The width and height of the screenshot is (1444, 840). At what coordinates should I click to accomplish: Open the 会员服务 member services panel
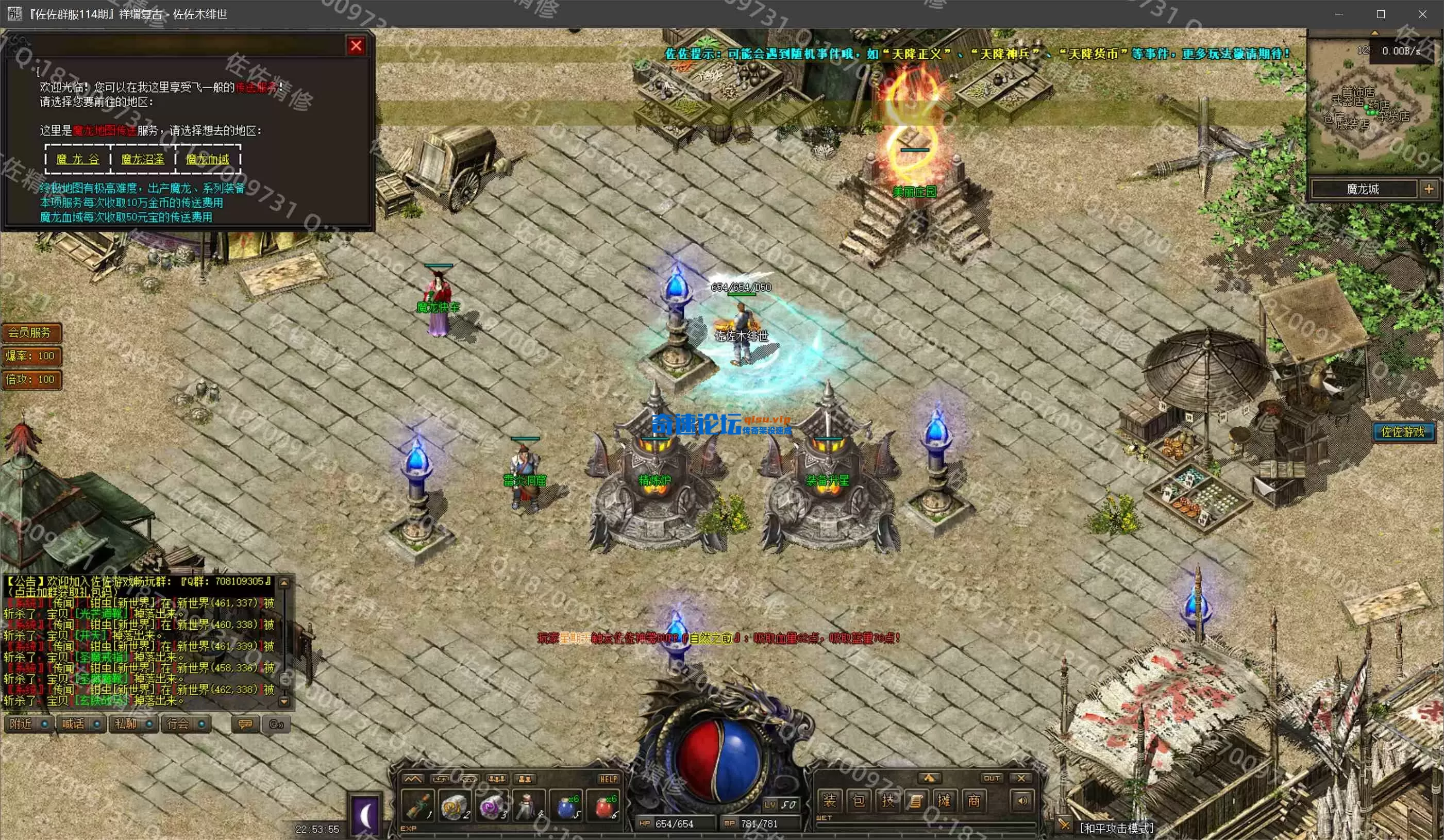click(x=31, y=332)
